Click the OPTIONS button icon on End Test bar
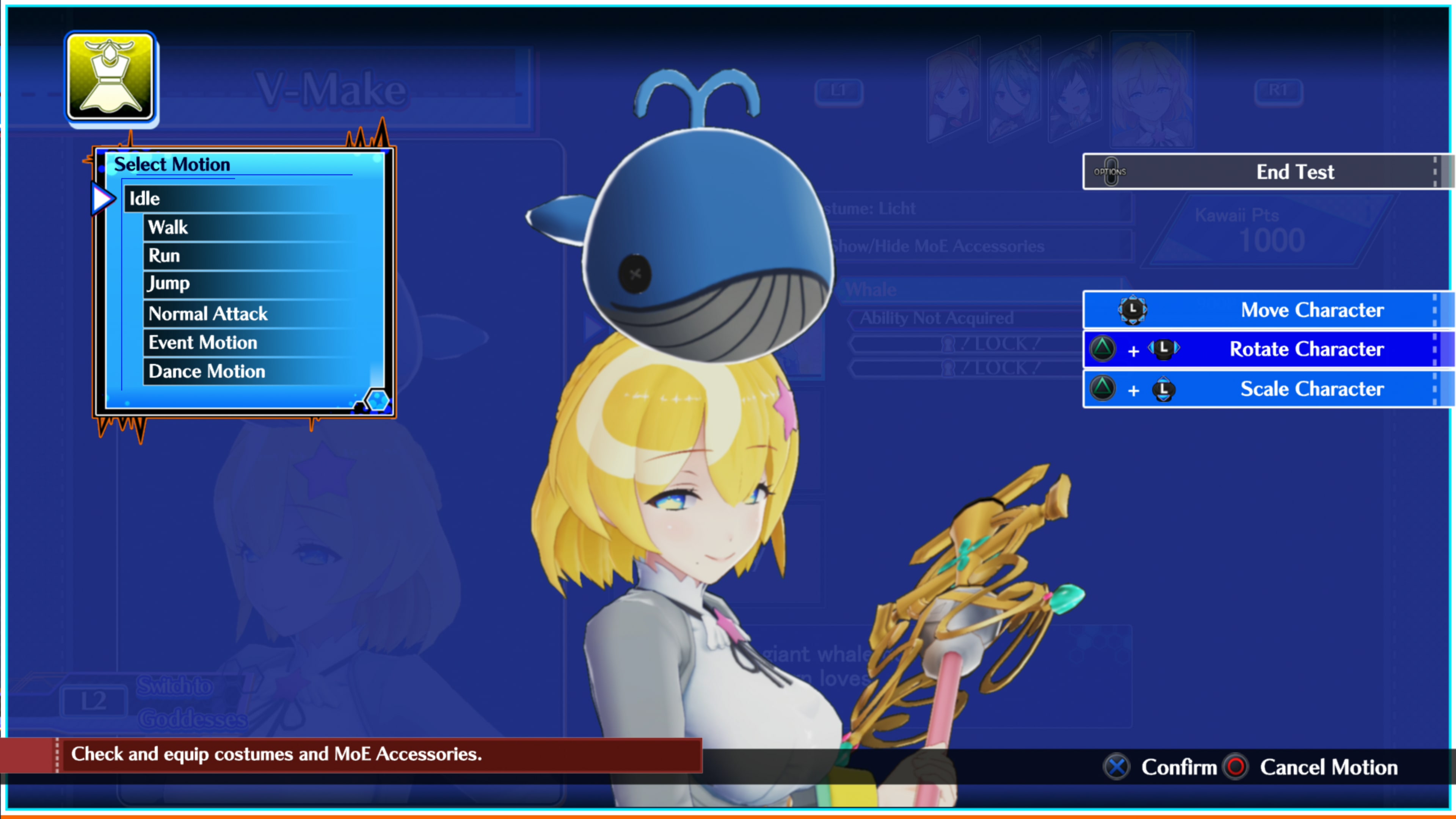This screenshot has width=1456, height=819. tap(1111, 171)
